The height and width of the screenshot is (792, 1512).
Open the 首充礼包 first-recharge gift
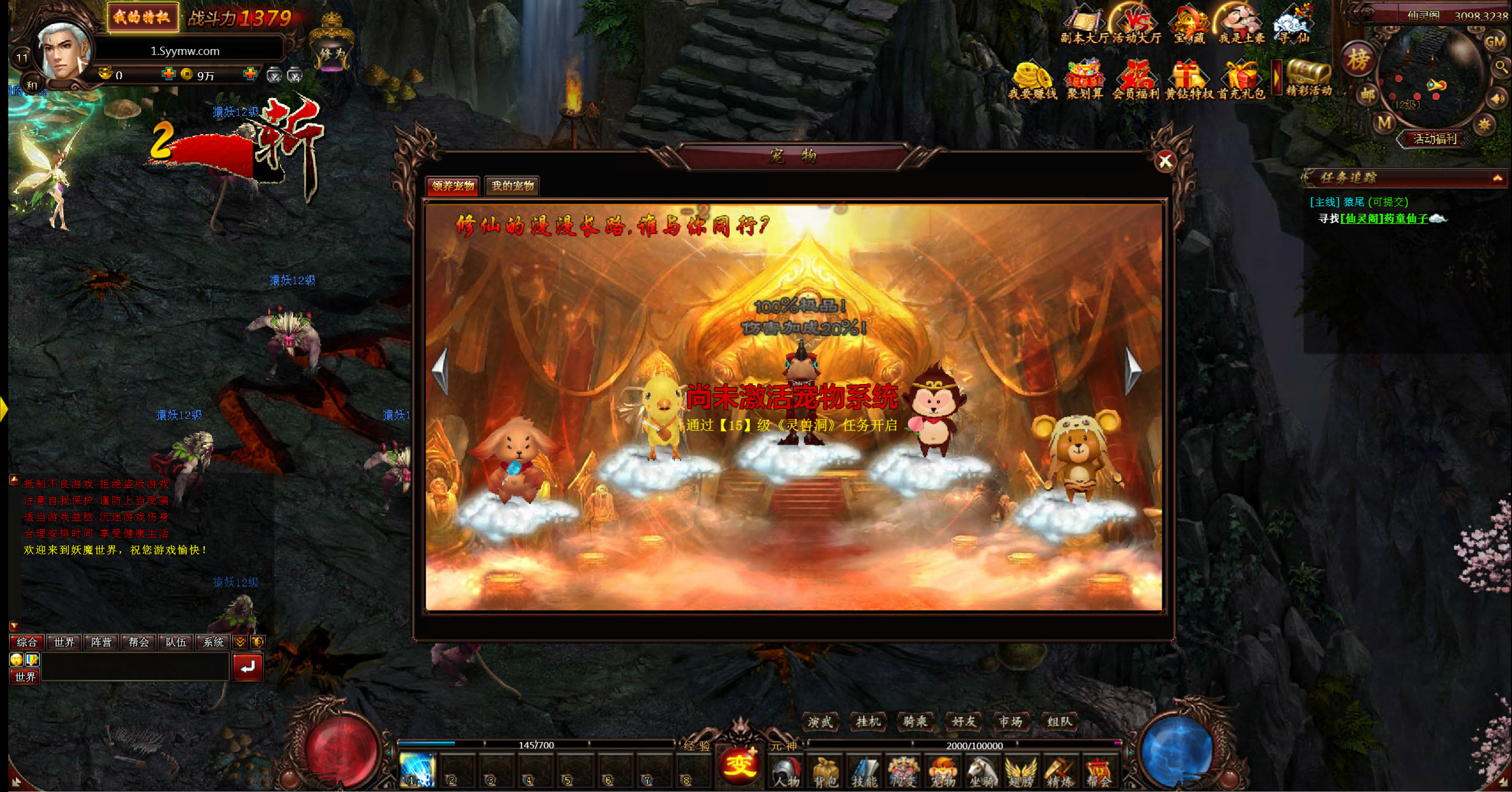1241,81
